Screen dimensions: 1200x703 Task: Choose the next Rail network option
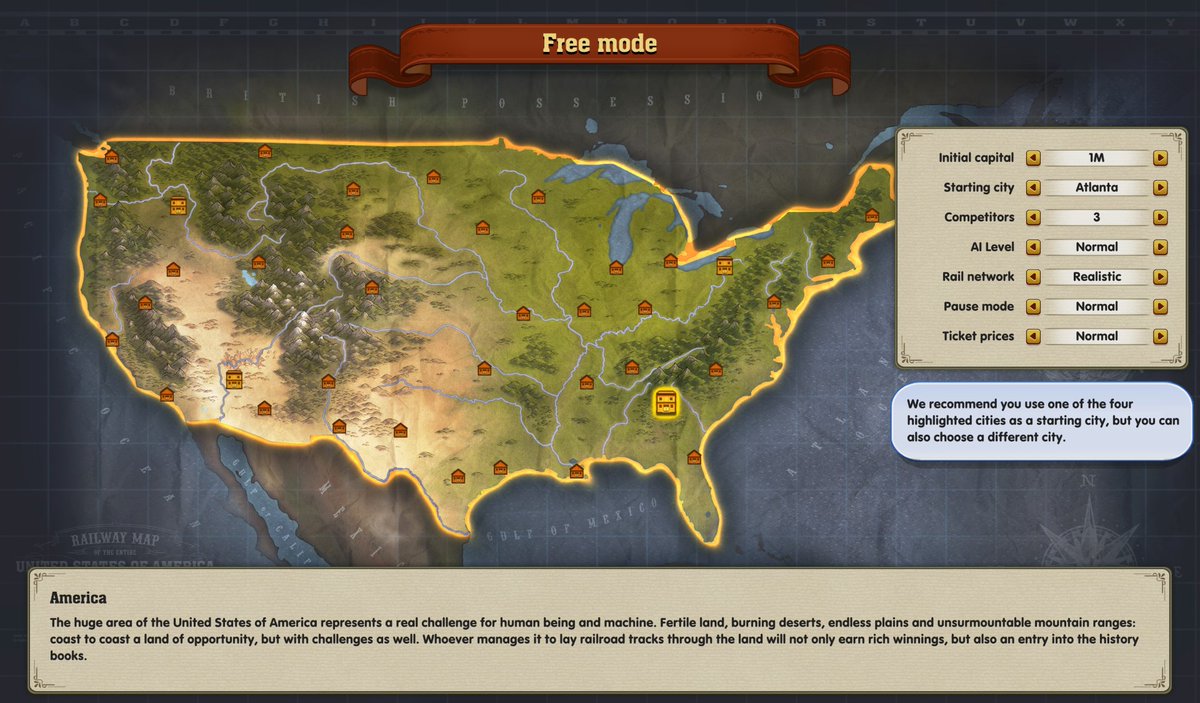[1160, 277]
